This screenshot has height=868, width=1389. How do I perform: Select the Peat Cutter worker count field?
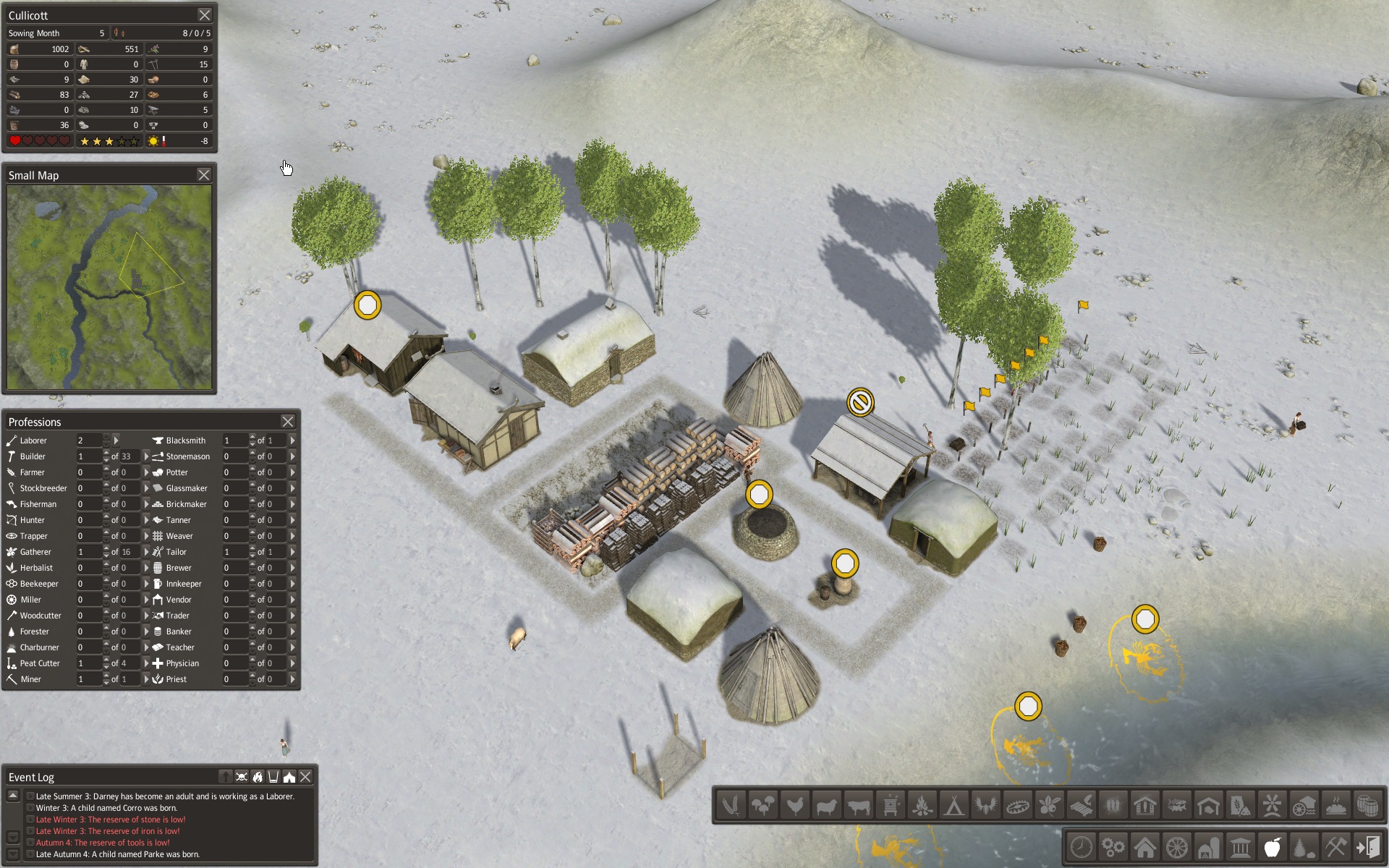point(88,663)
